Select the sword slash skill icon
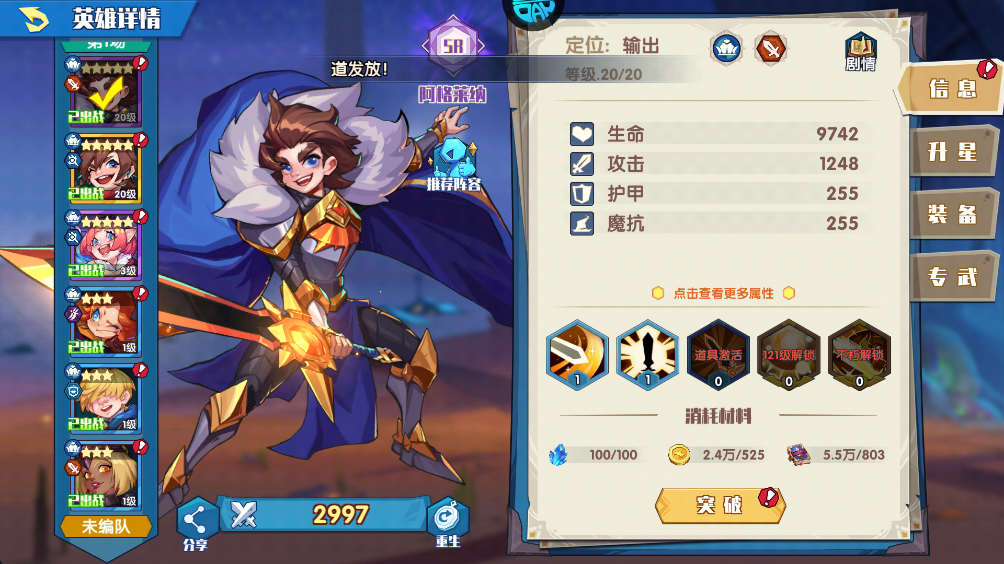Screen dimensions: 1004x564 (577, 354)
